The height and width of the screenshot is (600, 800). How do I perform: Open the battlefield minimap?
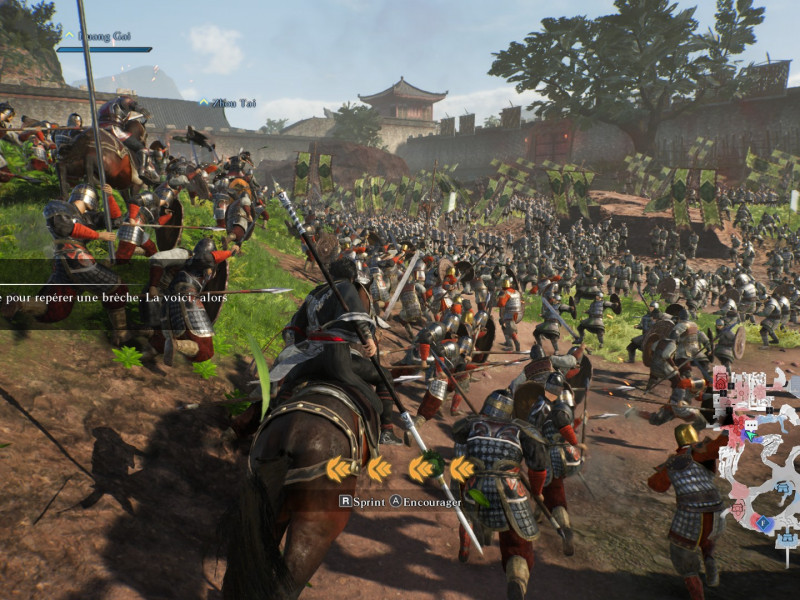click(x=755, y=450)
